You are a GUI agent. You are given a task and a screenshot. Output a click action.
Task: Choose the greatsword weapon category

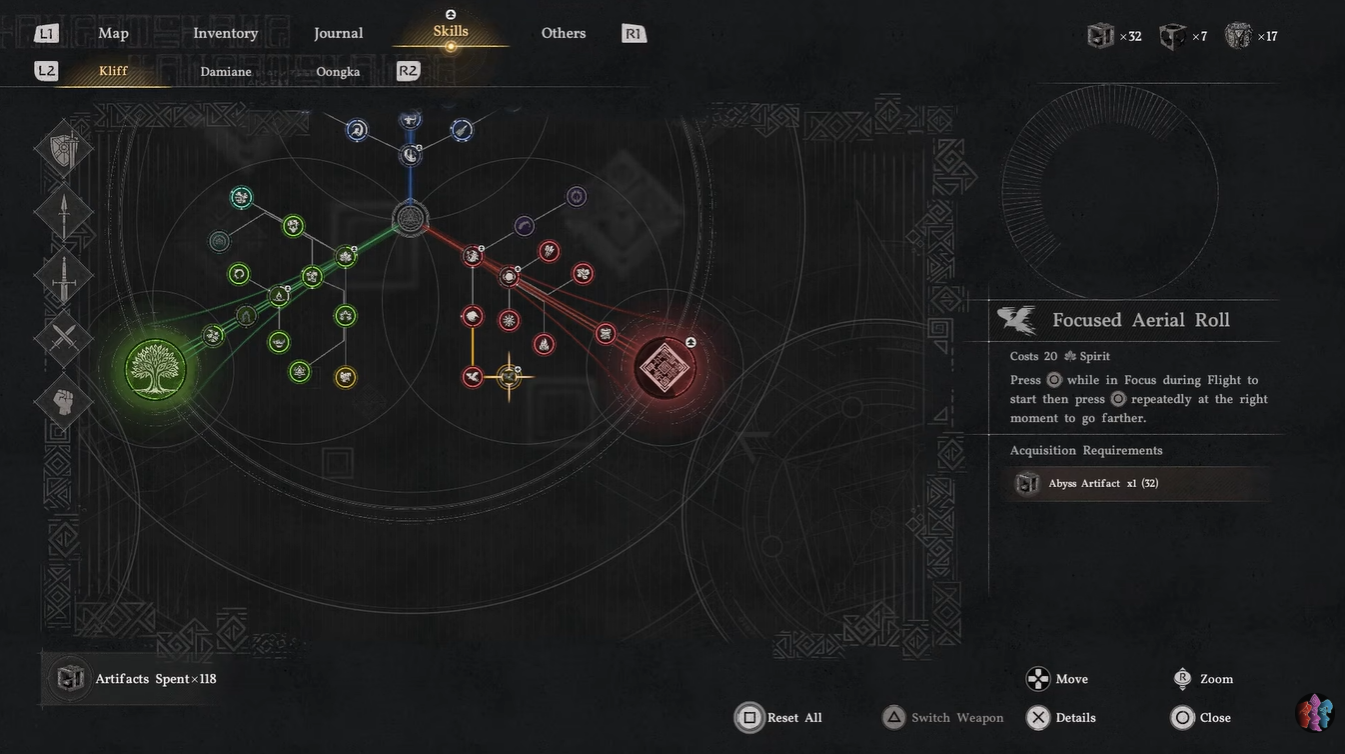click(64, 276)
